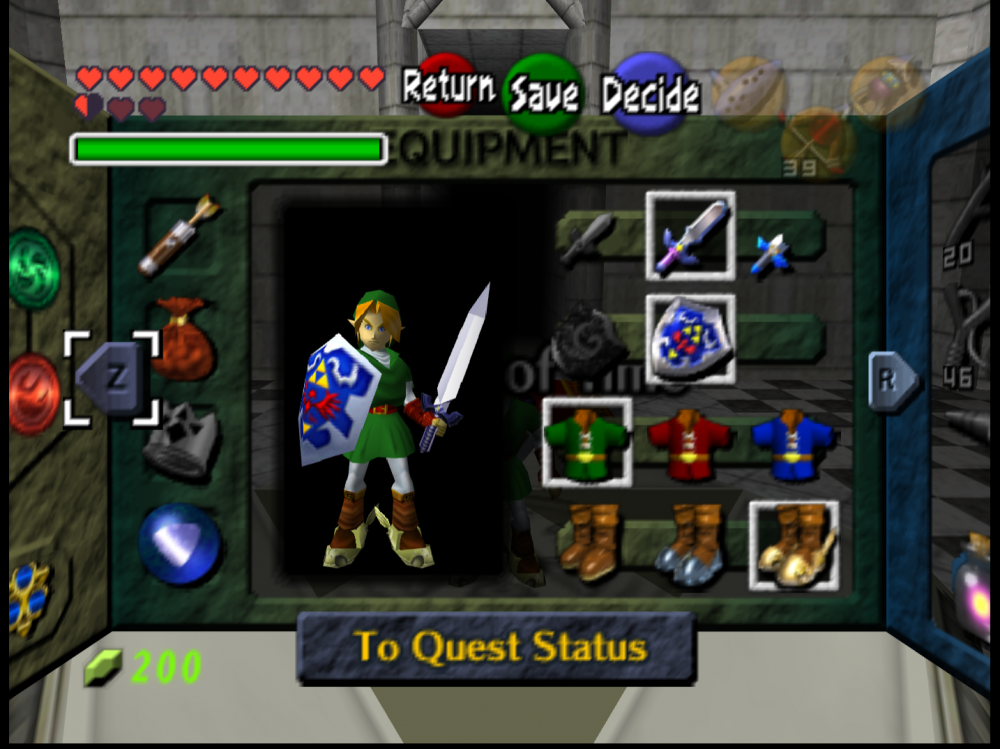Select the silver gauntlets icon
This screenshot has height=749, width=1000.
[180, 441]
